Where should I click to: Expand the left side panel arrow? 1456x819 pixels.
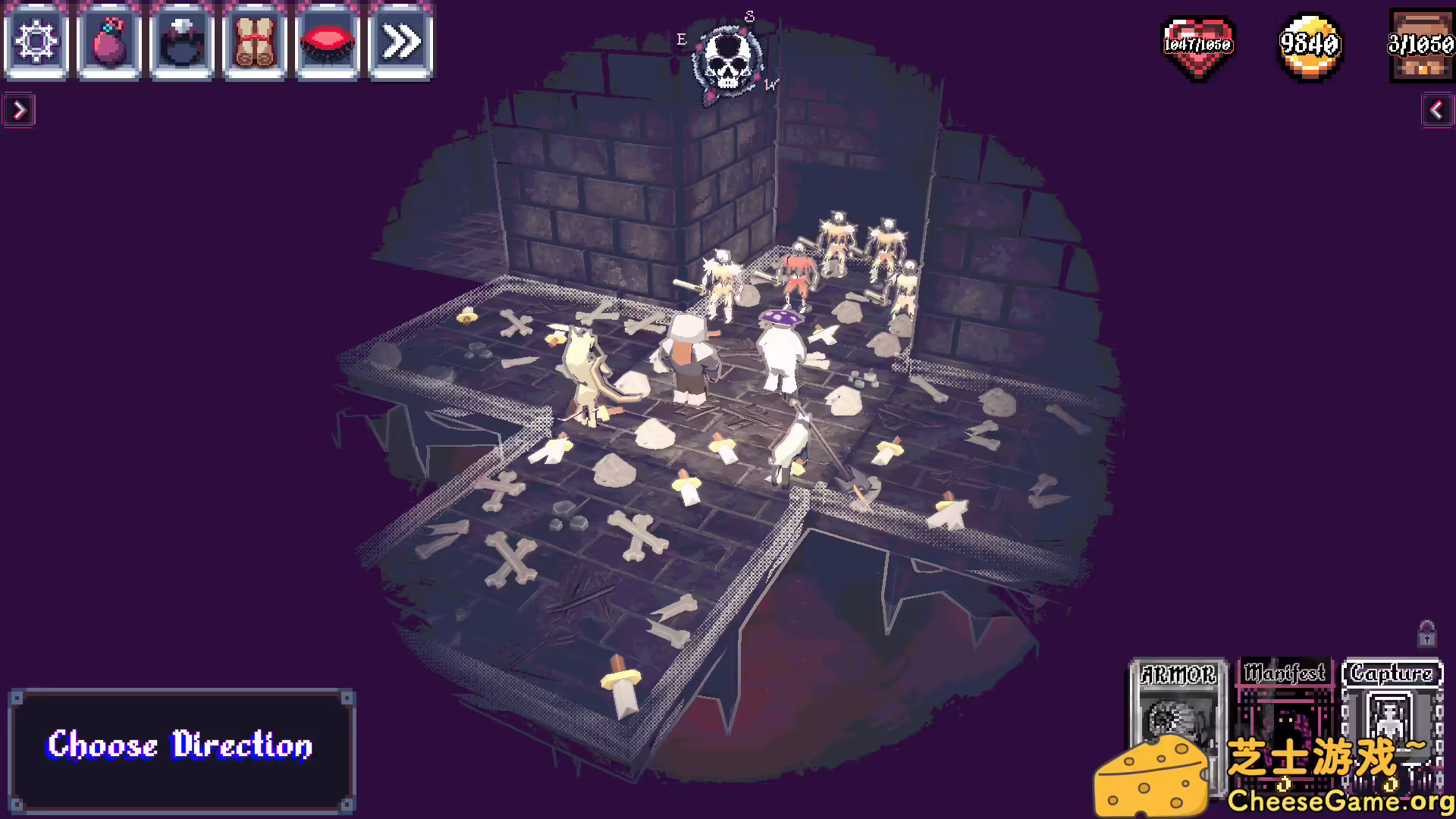point(19,110)
